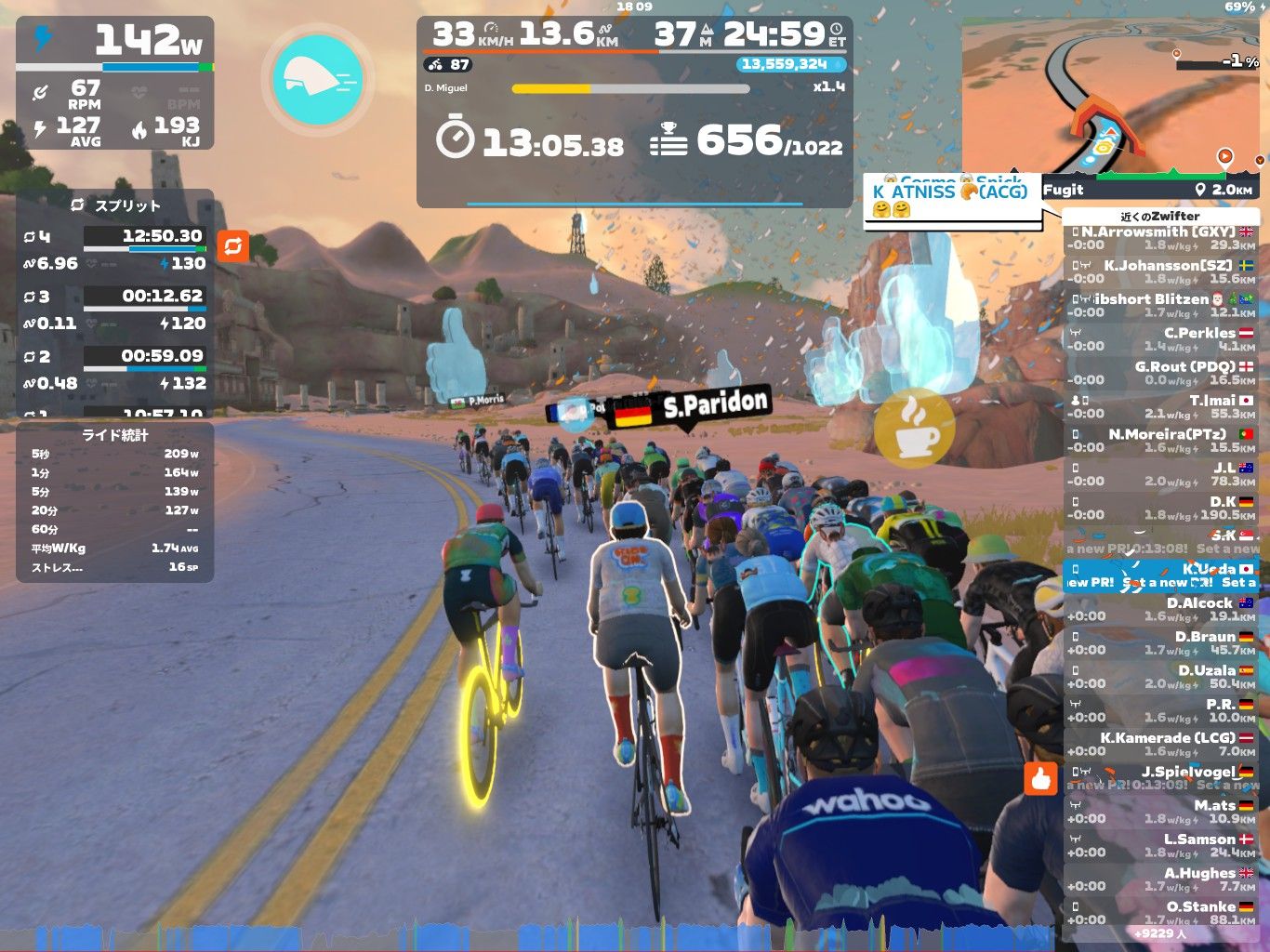
Task: Click rider D.Uzala's row
Action: [x=1160, y=676]
